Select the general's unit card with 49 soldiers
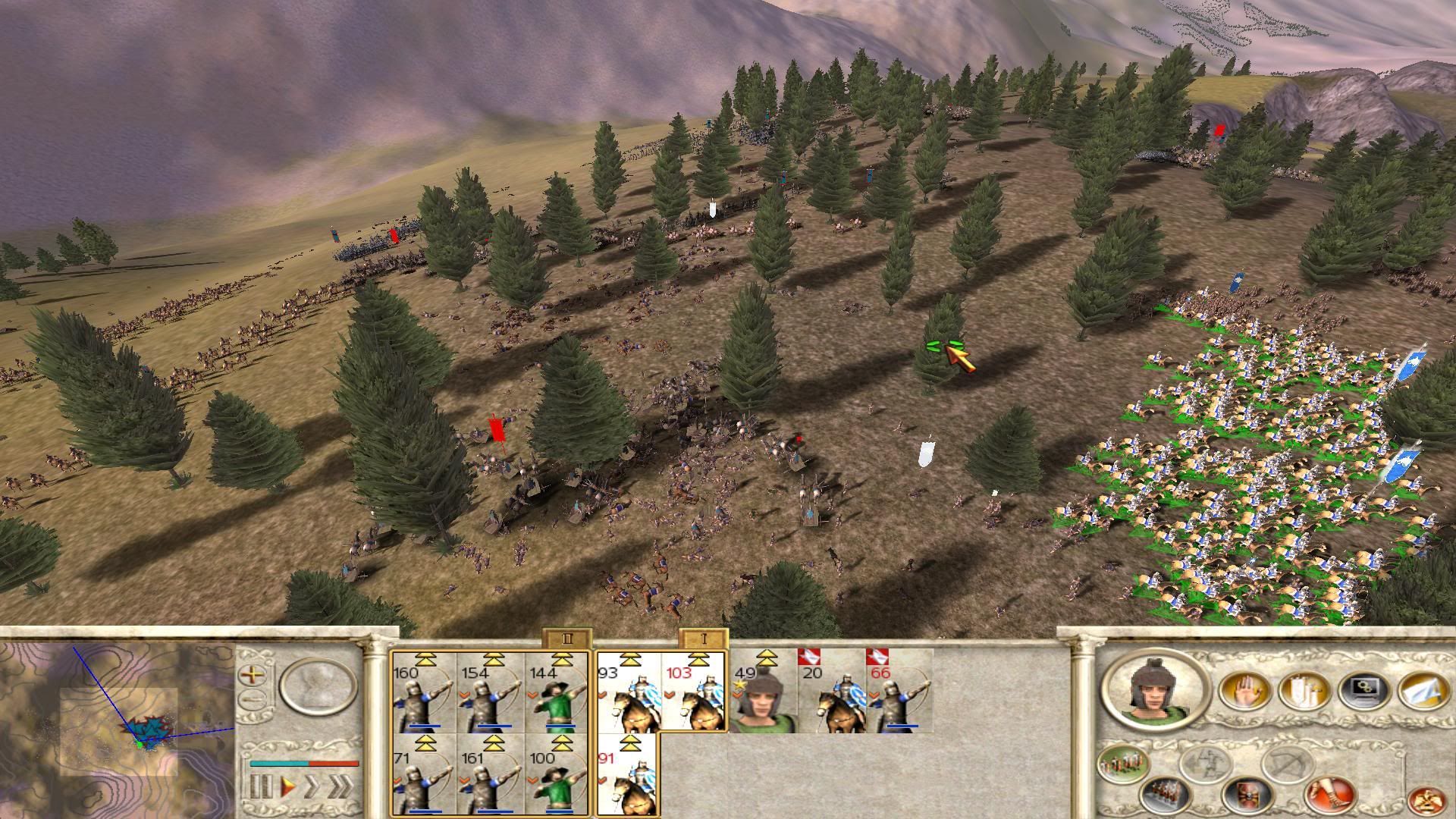1456x819 pixels. [763, 693]
